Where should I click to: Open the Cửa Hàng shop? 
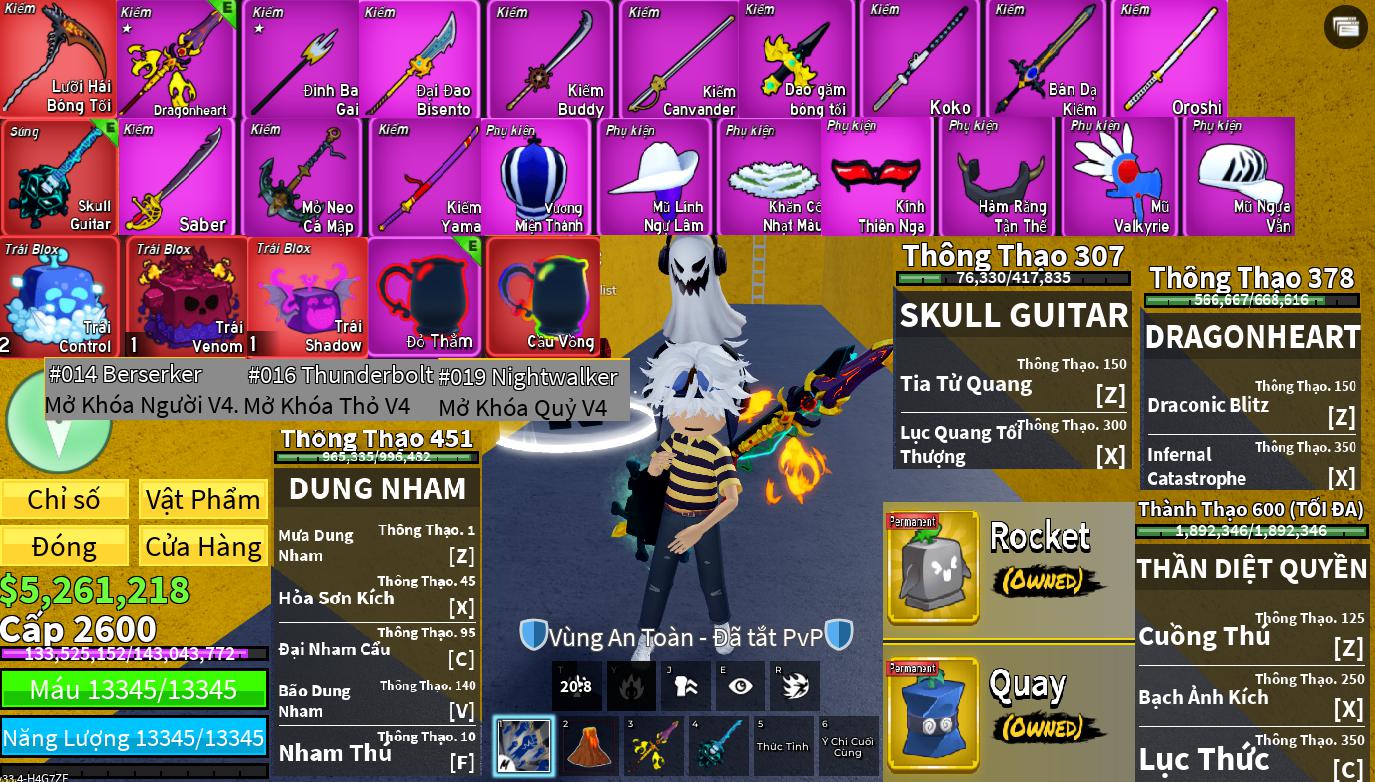(x=203, y=546)
